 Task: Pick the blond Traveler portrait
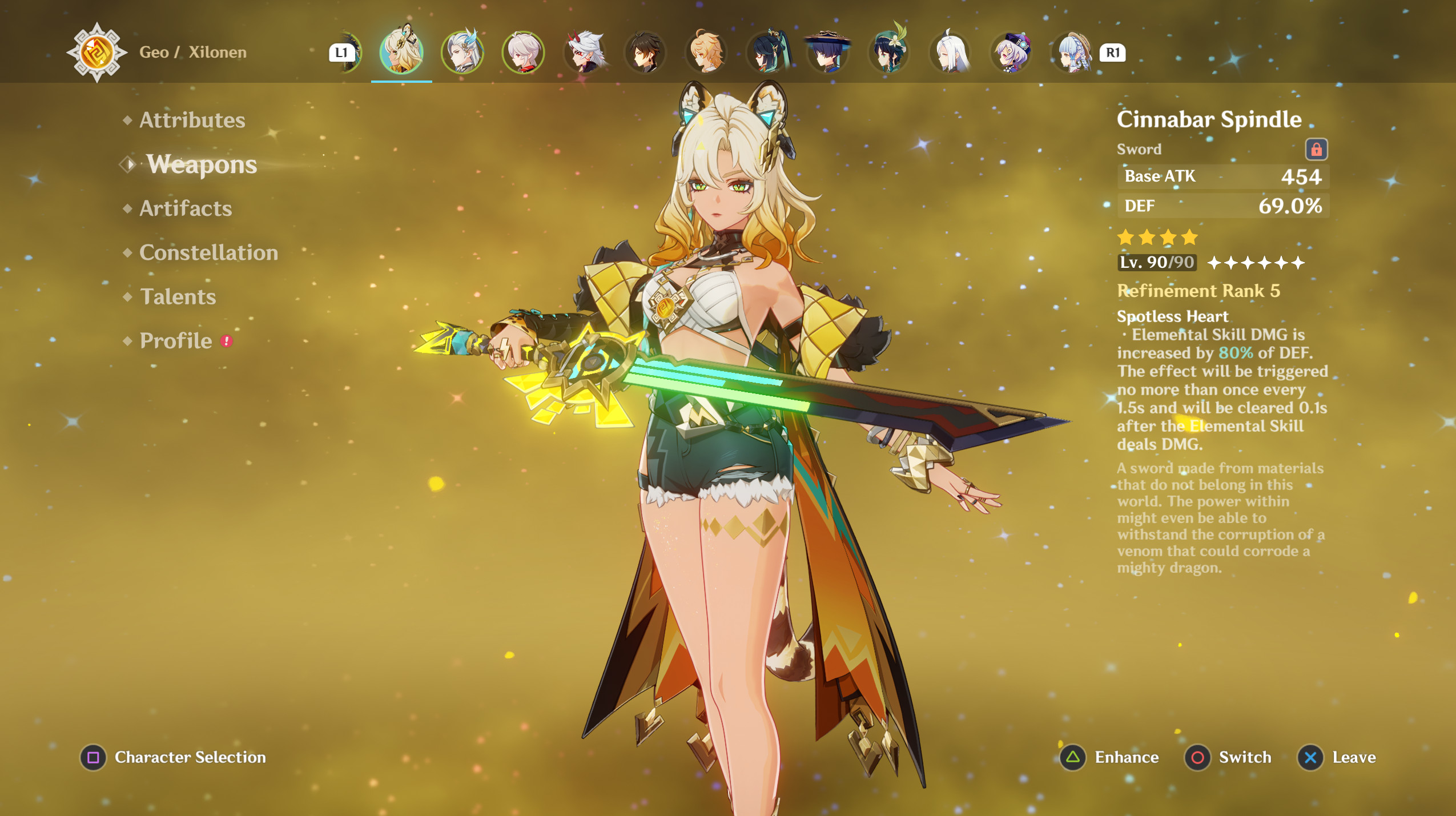pos(706,53)
